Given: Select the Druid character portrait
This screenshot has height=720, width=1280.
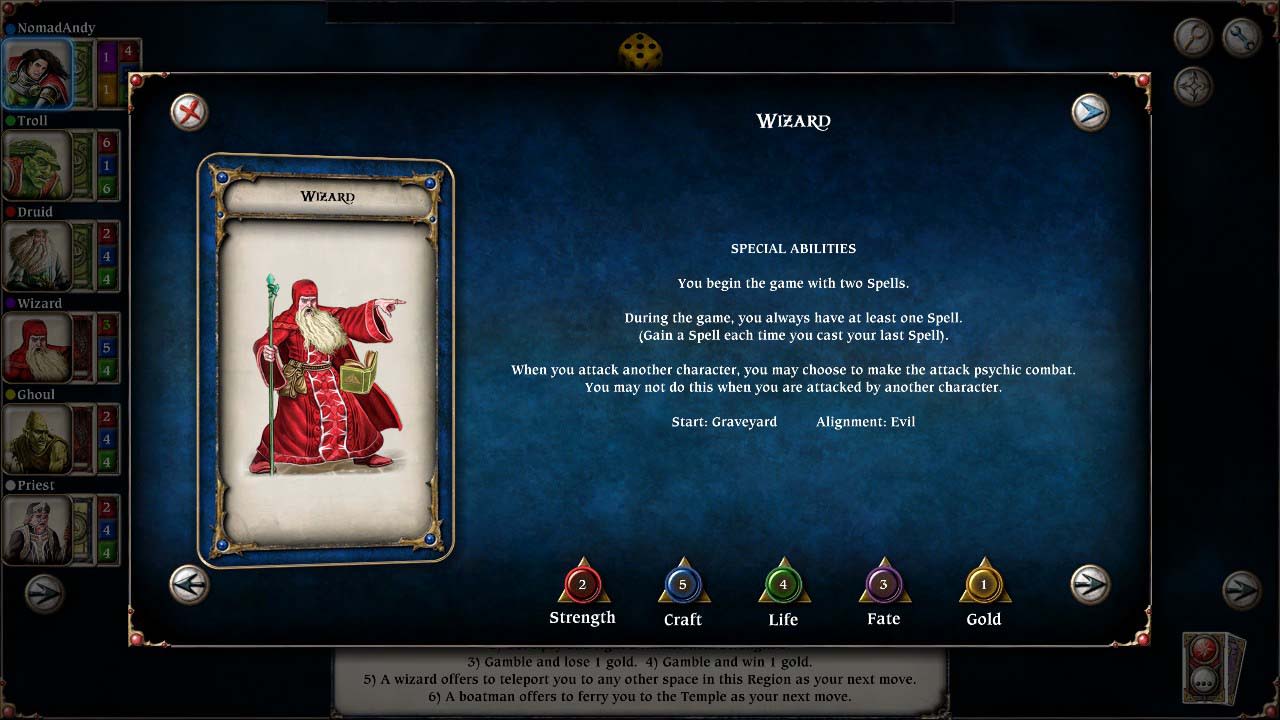Looking at the screenshot, I should [x=35, y=254].
